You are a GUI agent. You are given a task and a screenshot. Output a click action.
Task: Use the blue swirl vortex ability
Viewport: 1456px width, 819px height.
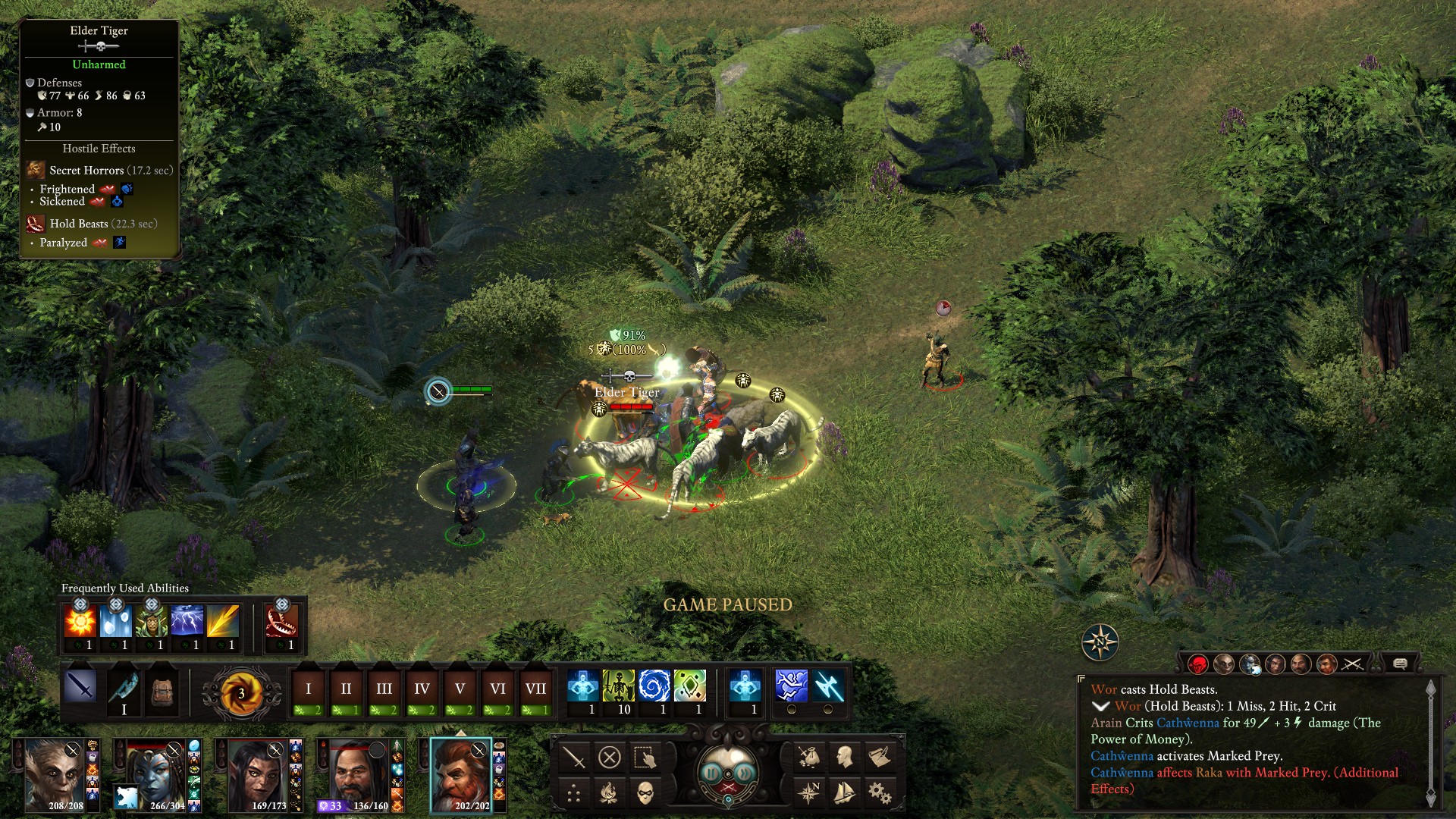pyautogui.click(x=654, y=686)
